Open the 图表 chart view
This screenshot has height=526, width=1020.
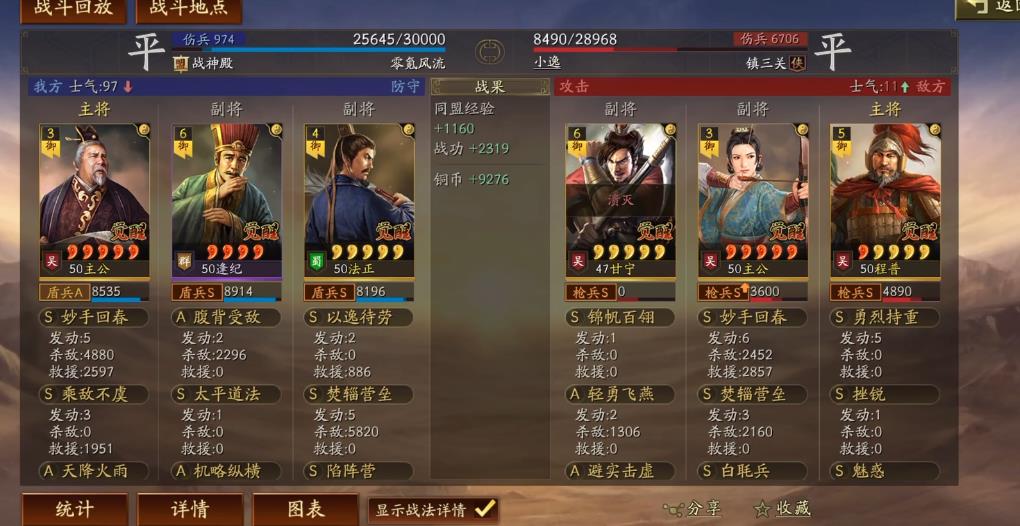pyautogui.click(x=305, y=509)
